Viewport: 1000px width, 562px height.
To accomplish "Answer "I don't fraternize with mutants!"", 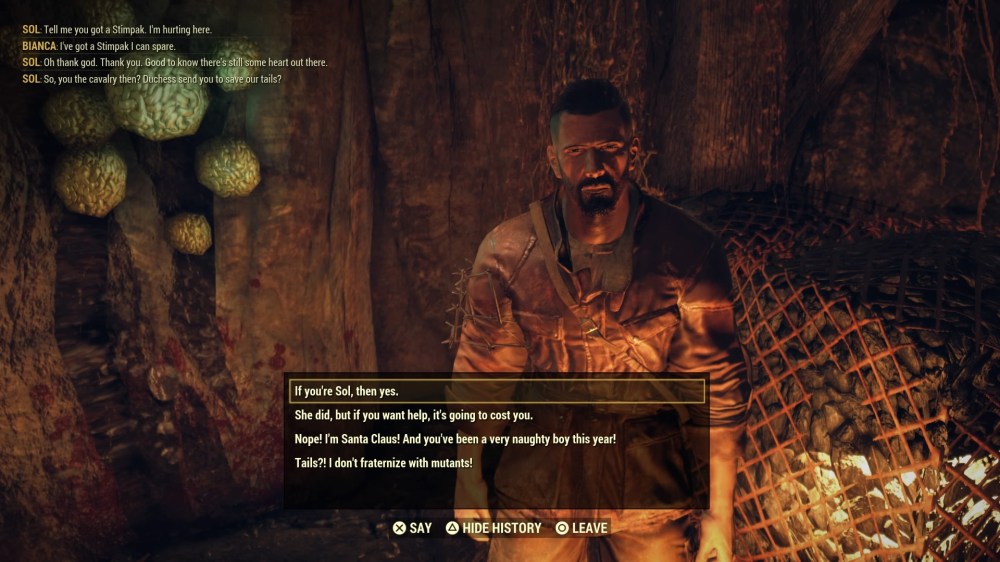I will 383,463.
